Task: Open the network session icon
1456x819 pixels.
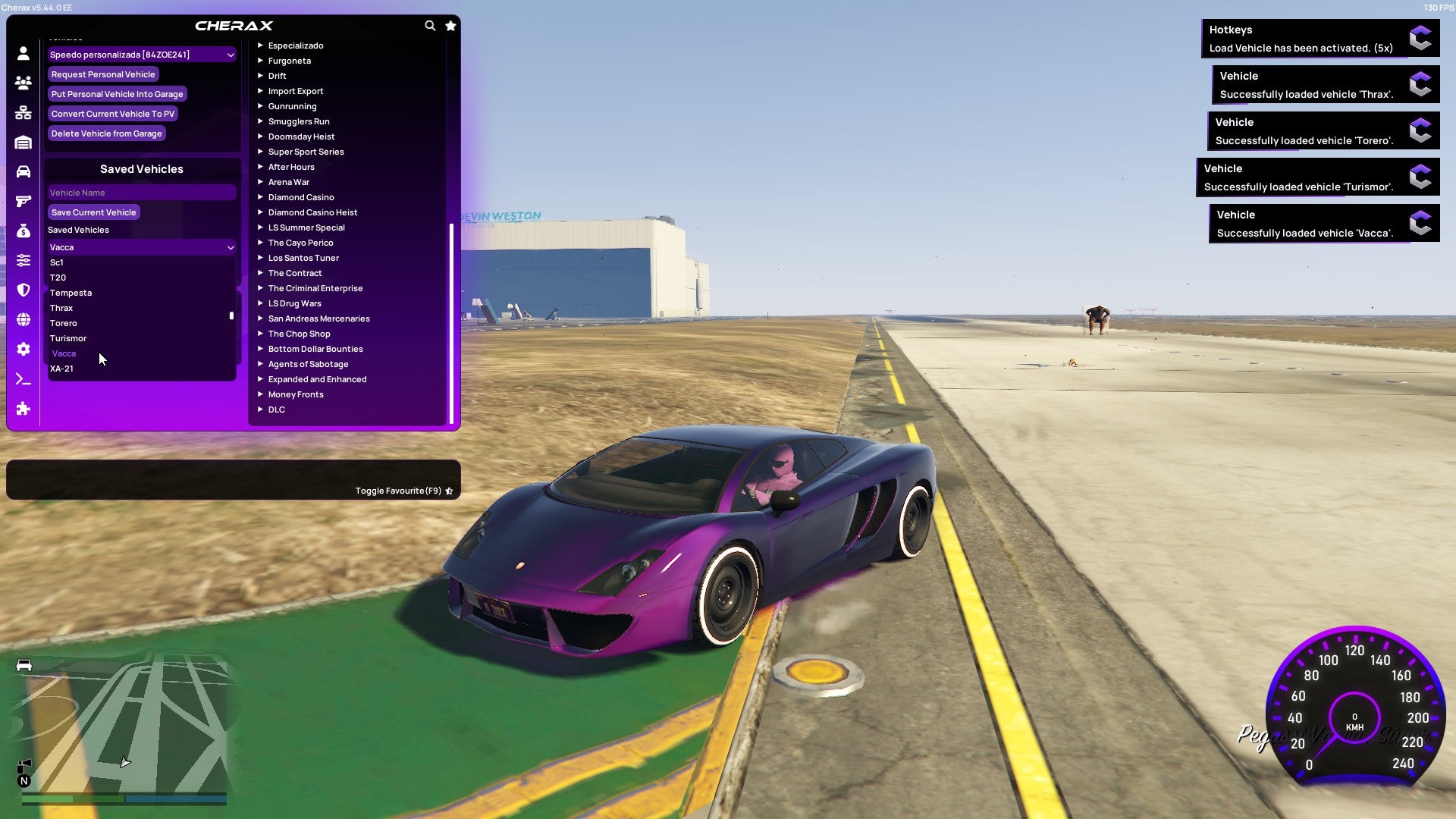Action: pyautogui.click(x=23, y=111)
